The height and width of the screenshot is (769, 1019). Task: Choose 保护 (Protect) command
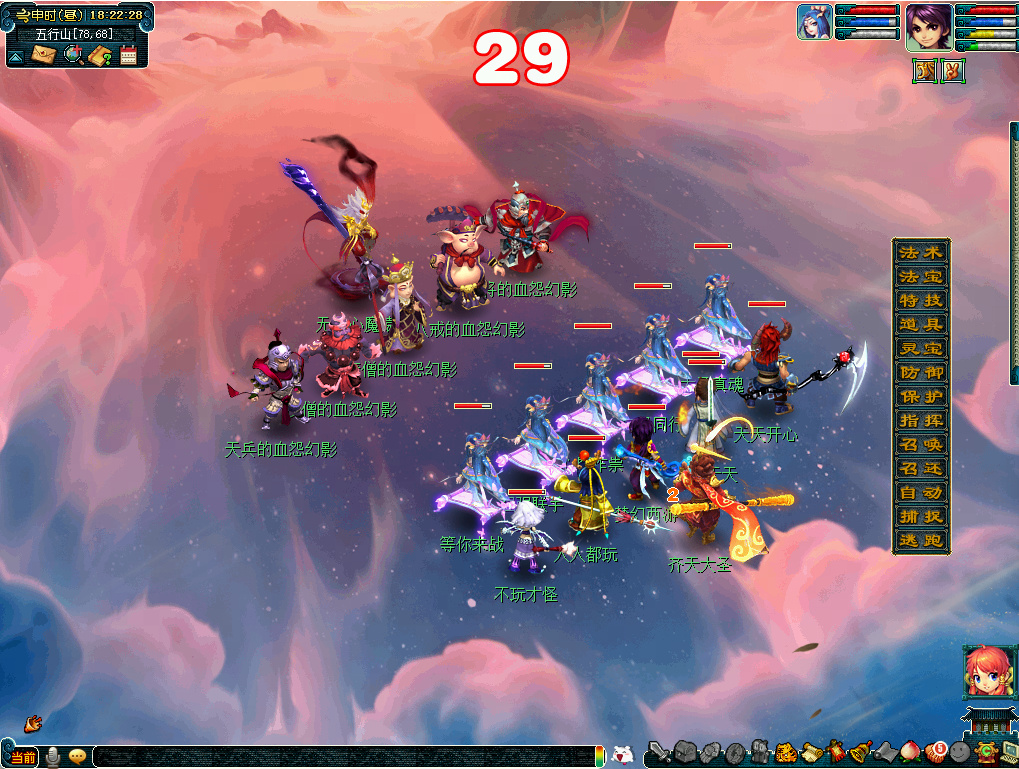coord(920,396)
